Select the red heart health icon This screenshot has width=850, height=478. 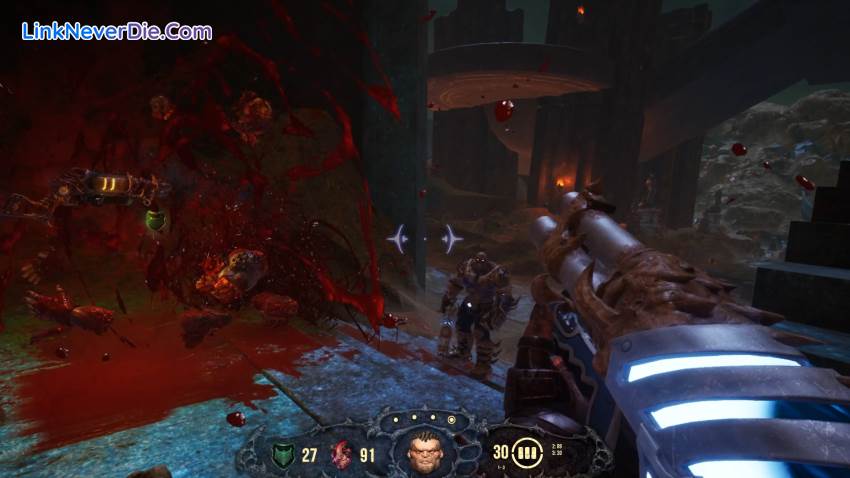coord(342,455)
